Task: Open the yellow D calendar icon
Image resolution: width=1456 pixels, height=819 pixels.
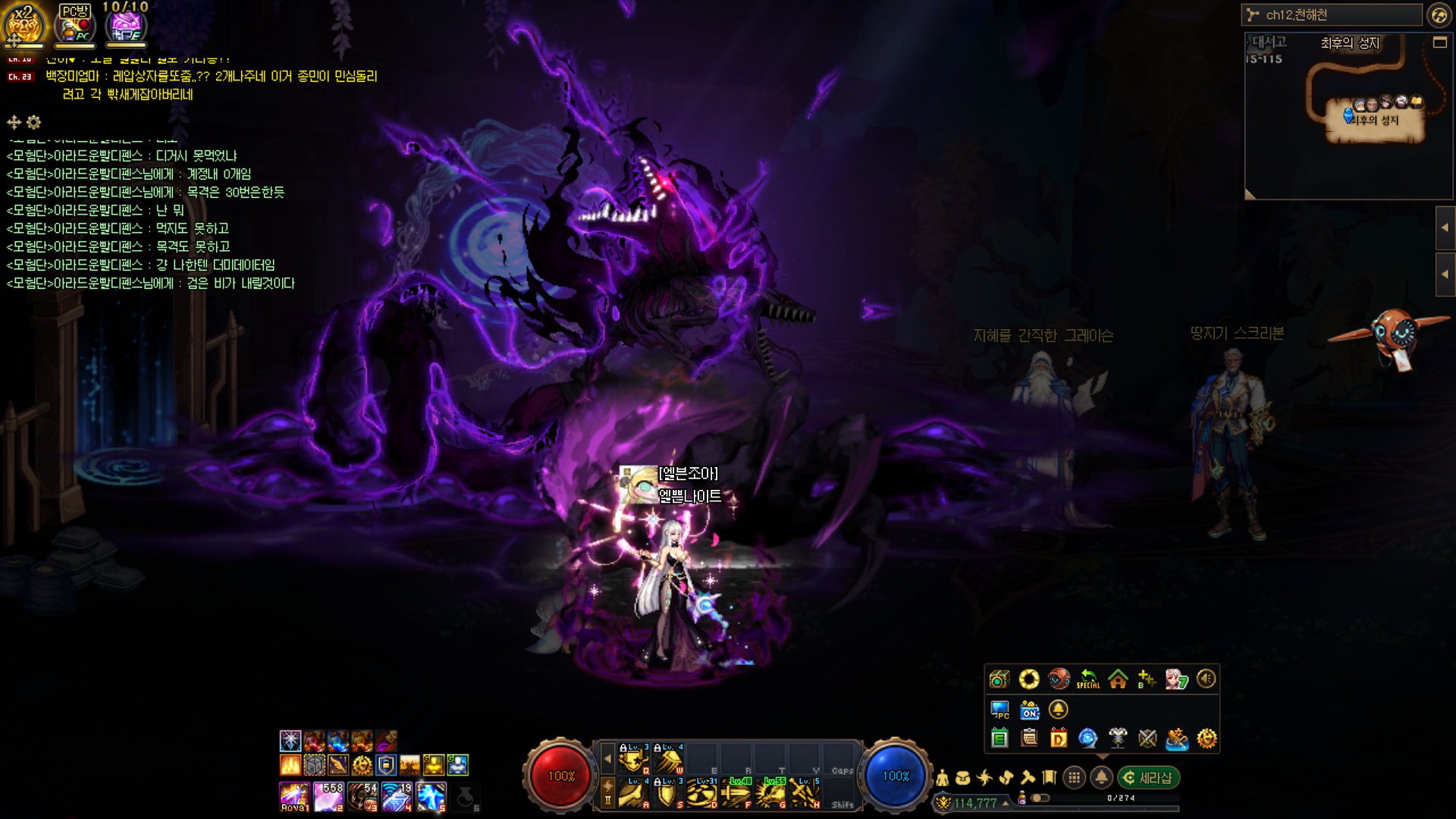Action: tap(1059, 739)
